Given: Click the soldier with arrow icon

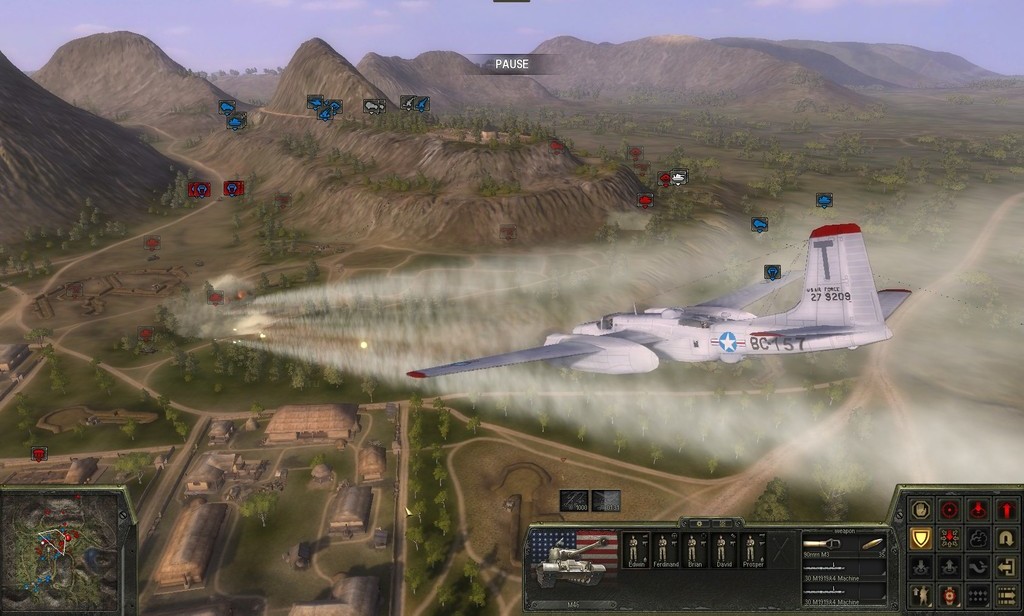Looking at the screenshot, I should pos(921,596).
